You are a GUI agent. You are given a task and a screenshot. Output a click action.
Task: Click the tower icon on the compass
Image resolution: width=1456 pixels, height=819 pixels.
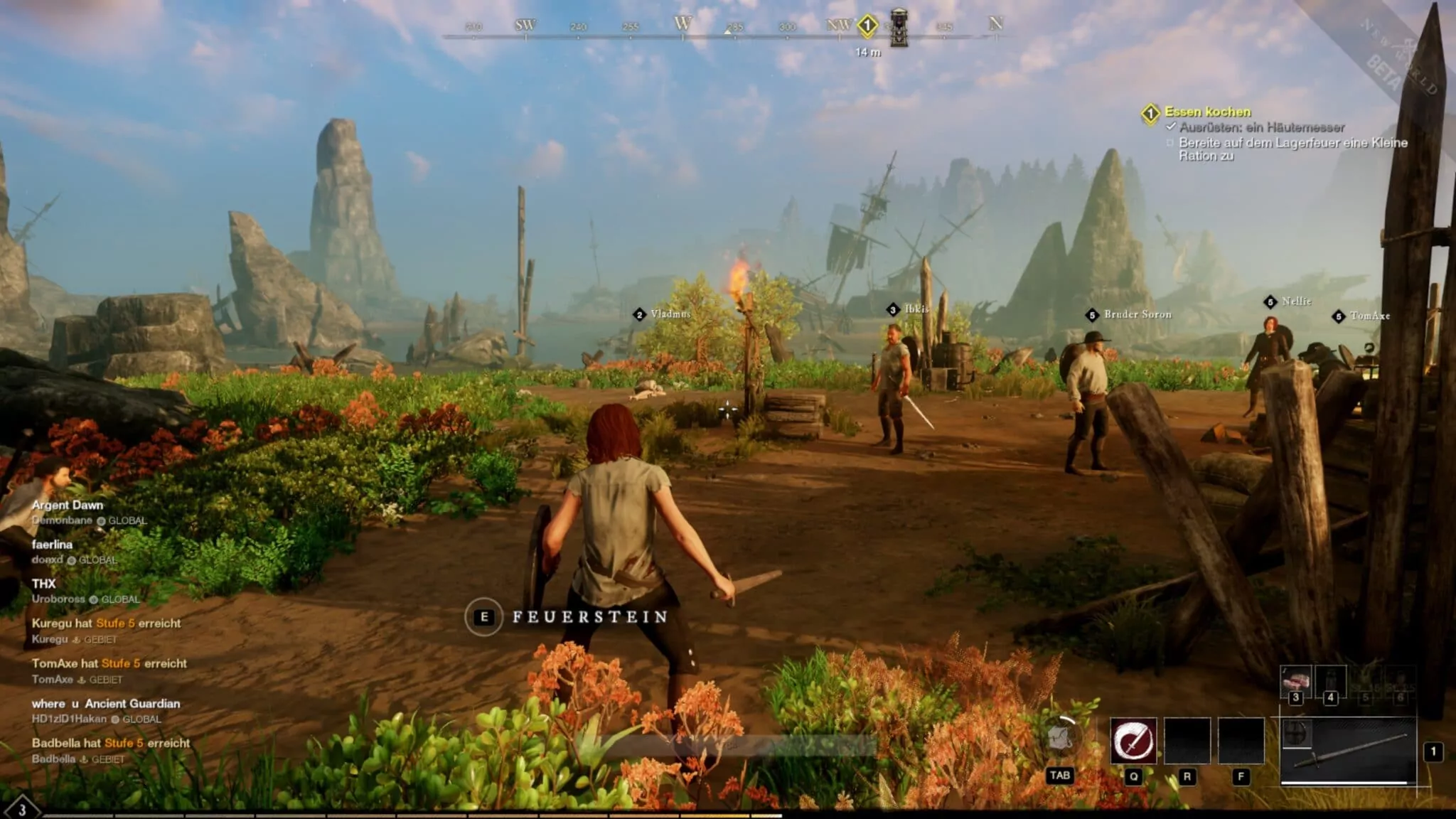pyautogui.click(x=899, y=28)
